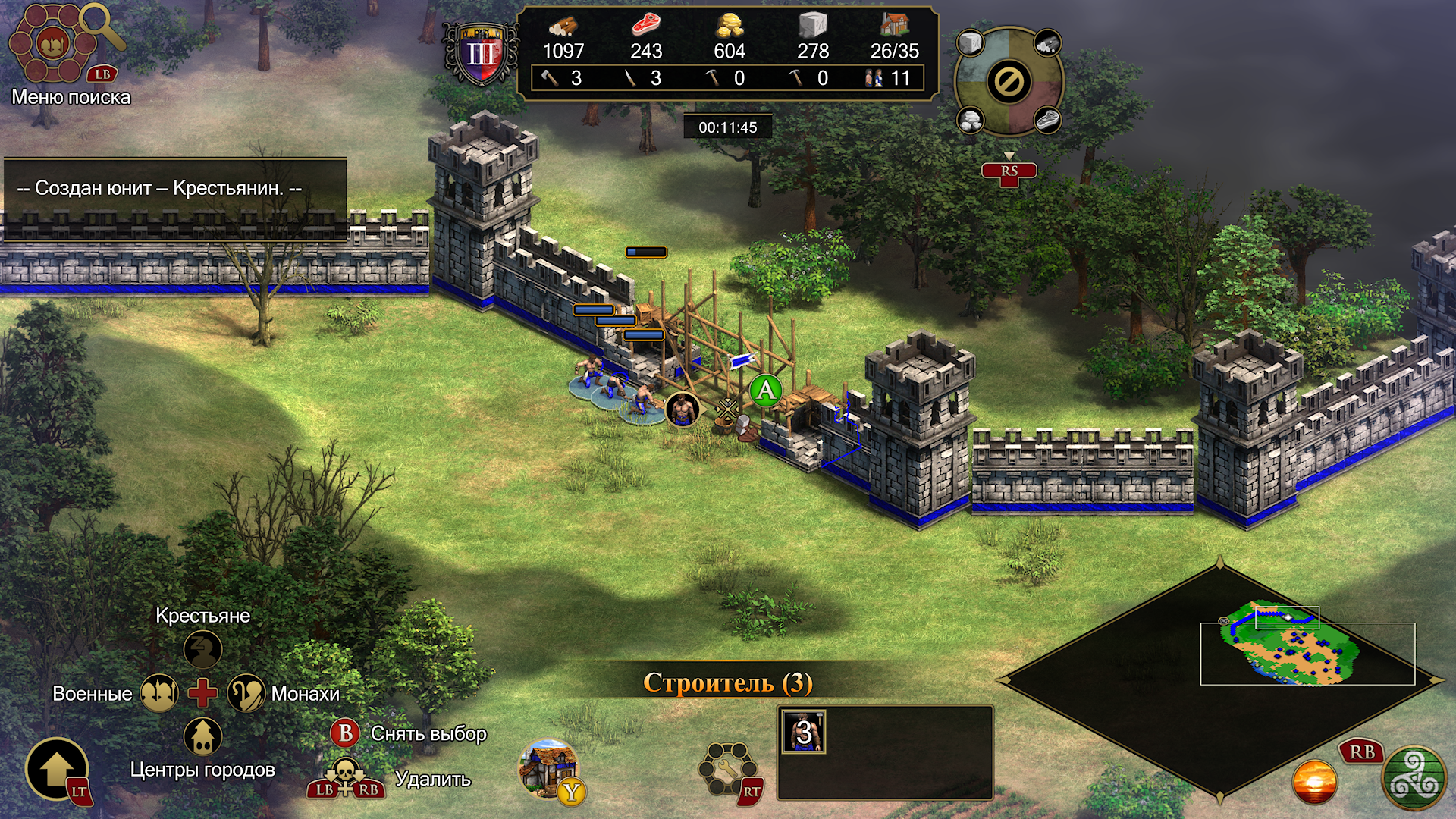Click the orange sunset round icon

1314,782
